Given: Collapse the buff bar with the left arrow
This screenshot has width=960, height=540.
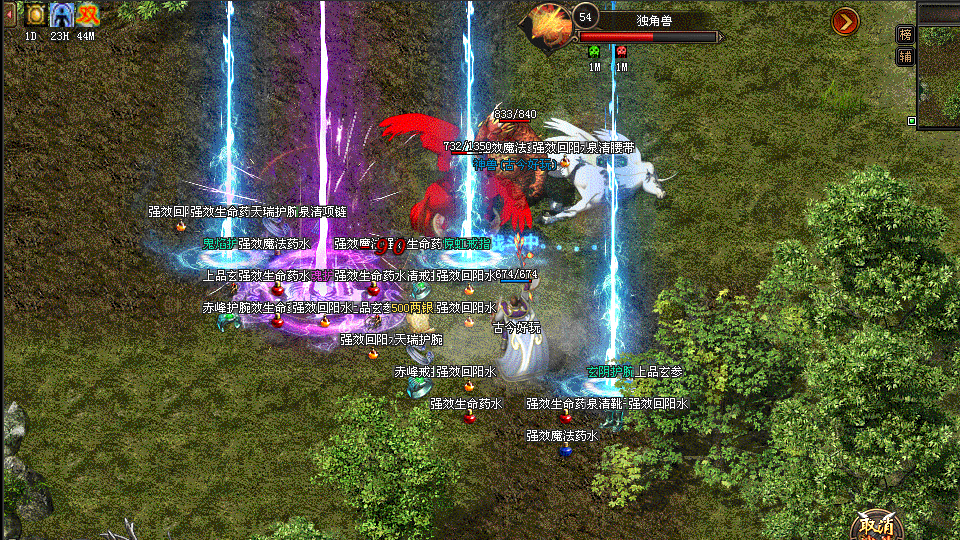Looking at the screenshot, I should 10,14.
